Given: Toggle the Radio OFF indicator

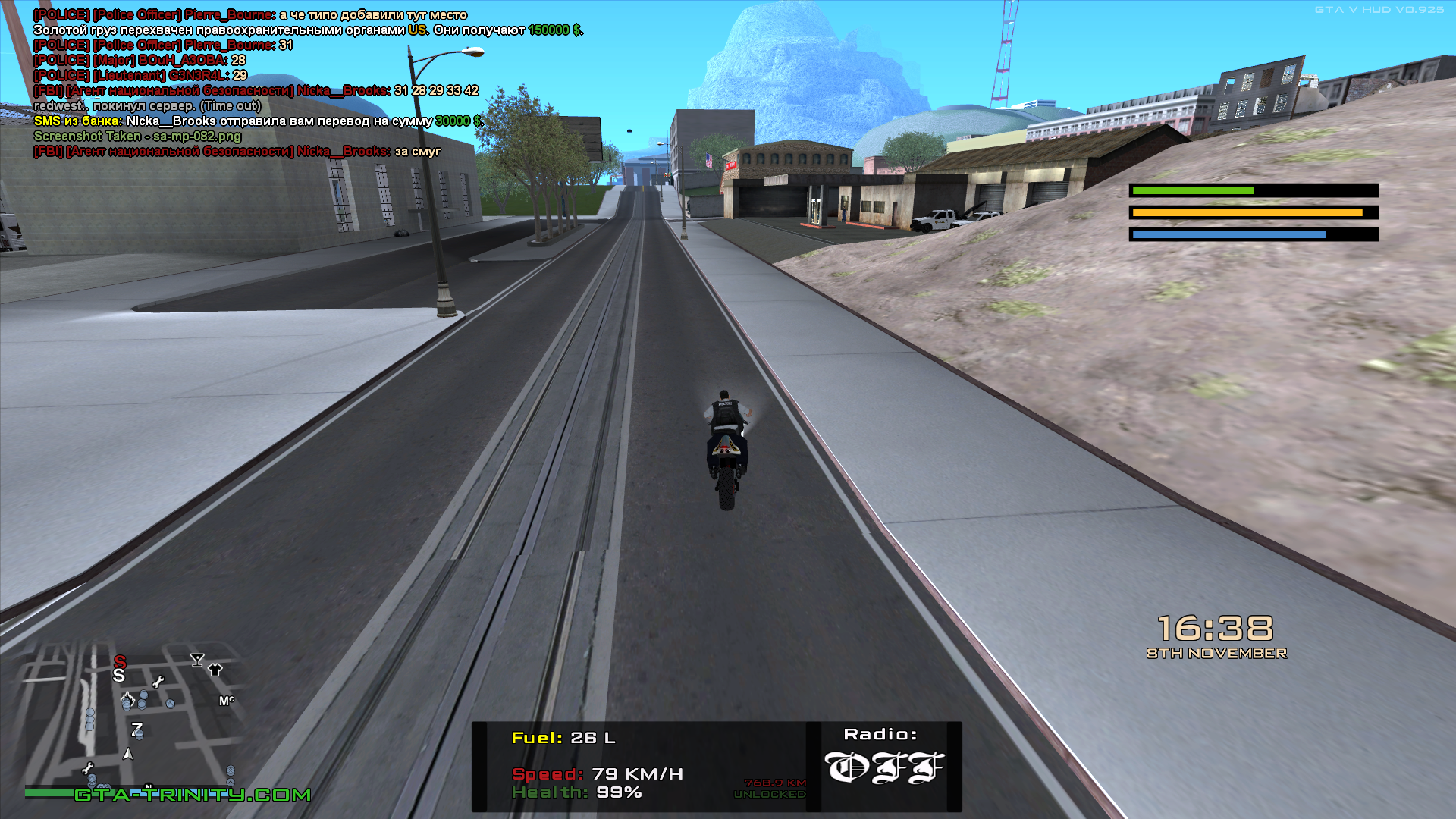Looking at the screenshot, I should tap(883, 767).
